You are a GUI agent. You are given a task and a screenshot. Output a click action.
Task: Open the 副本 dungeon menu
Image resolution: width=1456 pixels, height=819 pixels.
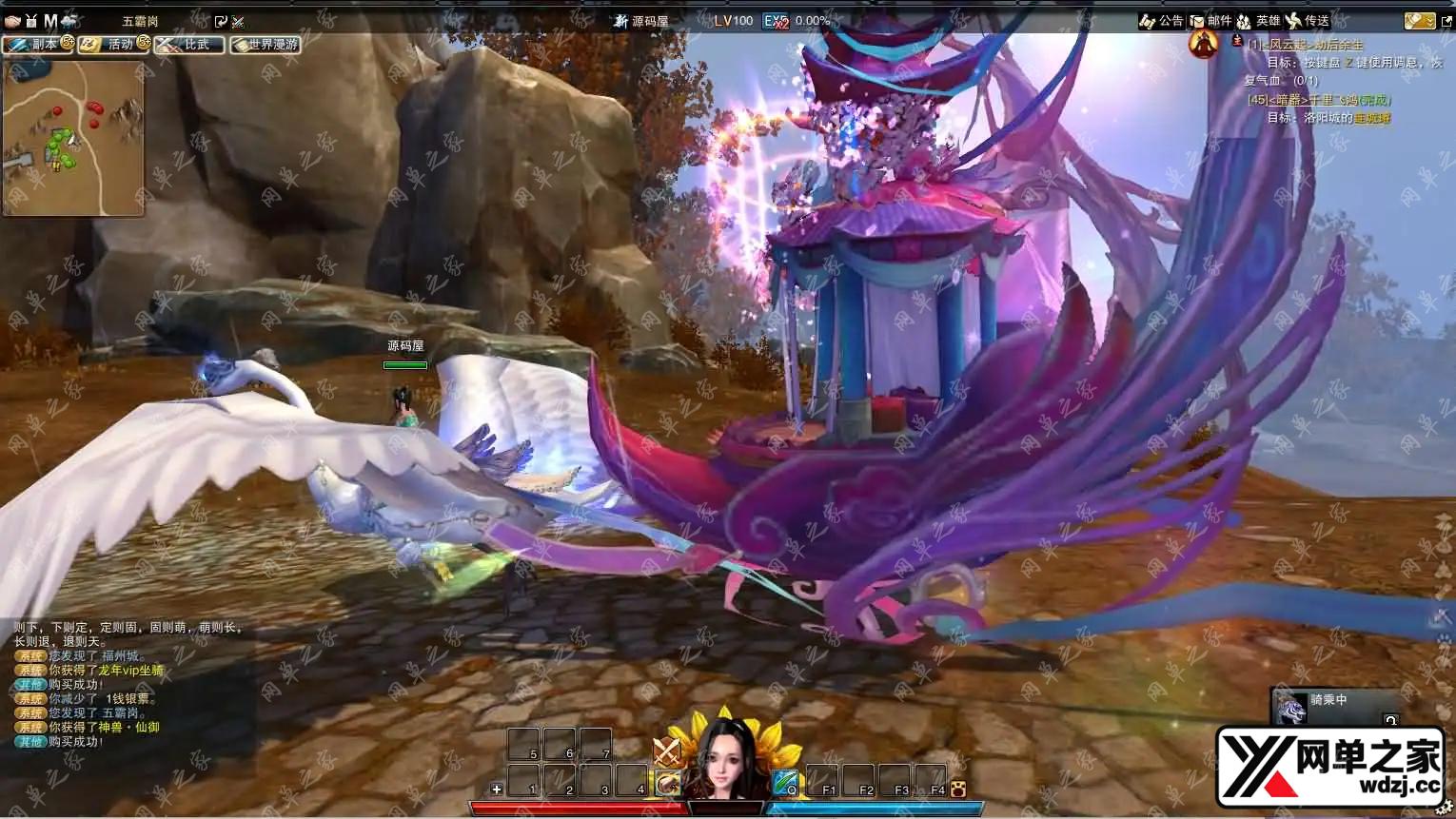pyautogui.click(x=36, y=45)
